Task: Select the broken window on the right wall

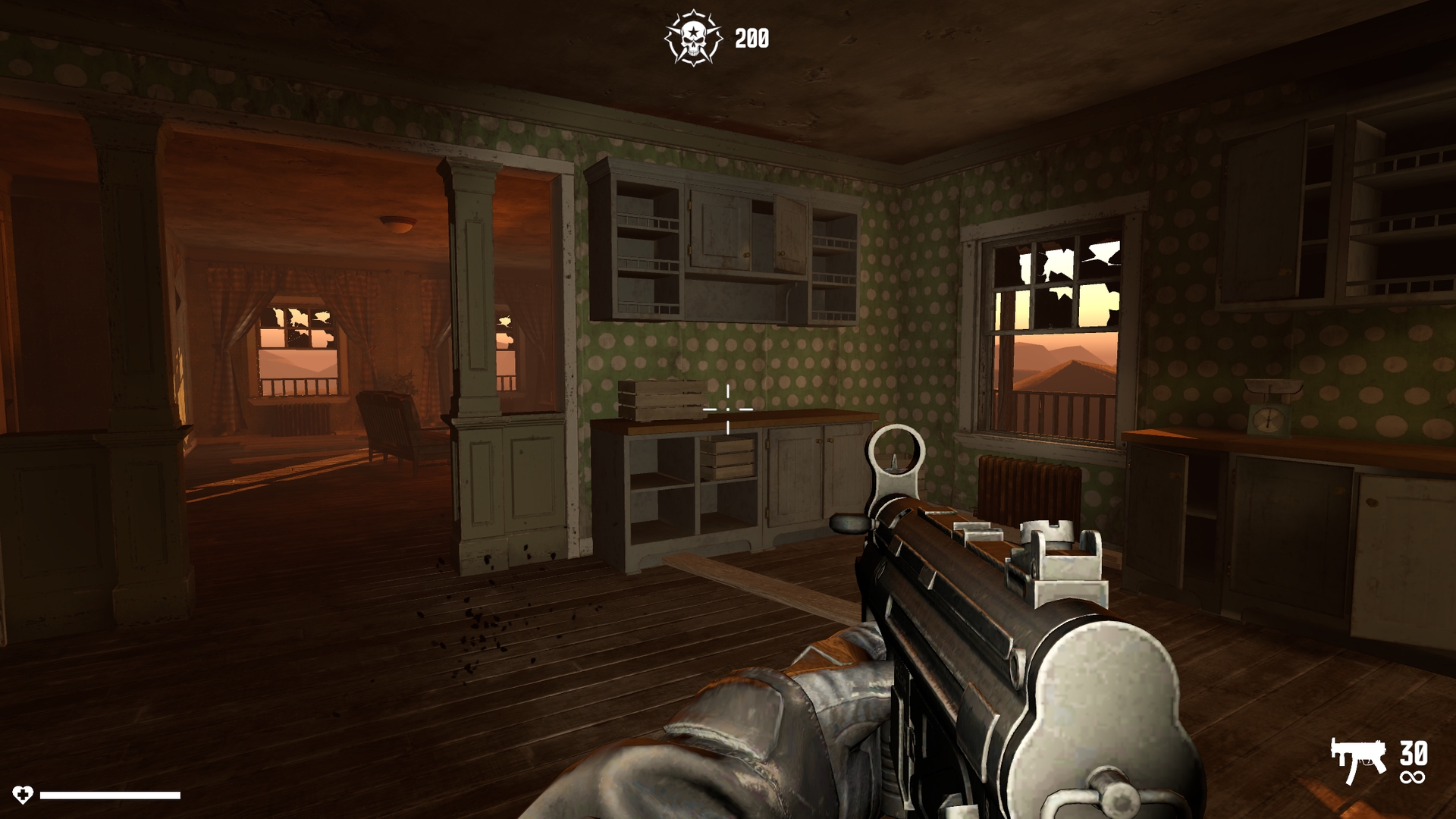Action: coord(1054,303)
